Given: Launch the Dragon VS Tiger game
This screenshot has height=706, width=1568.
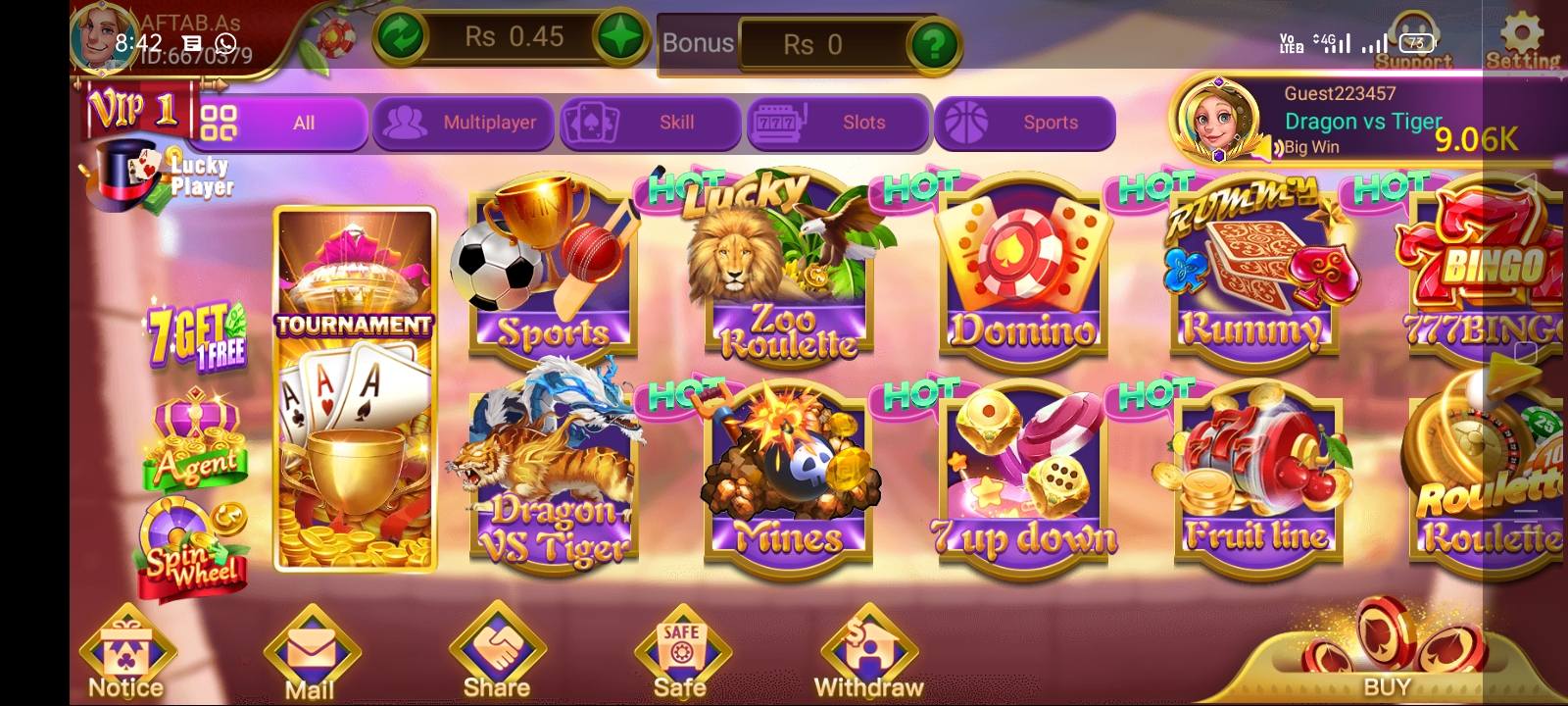Looking at the screenshot, I should [554, 471].
